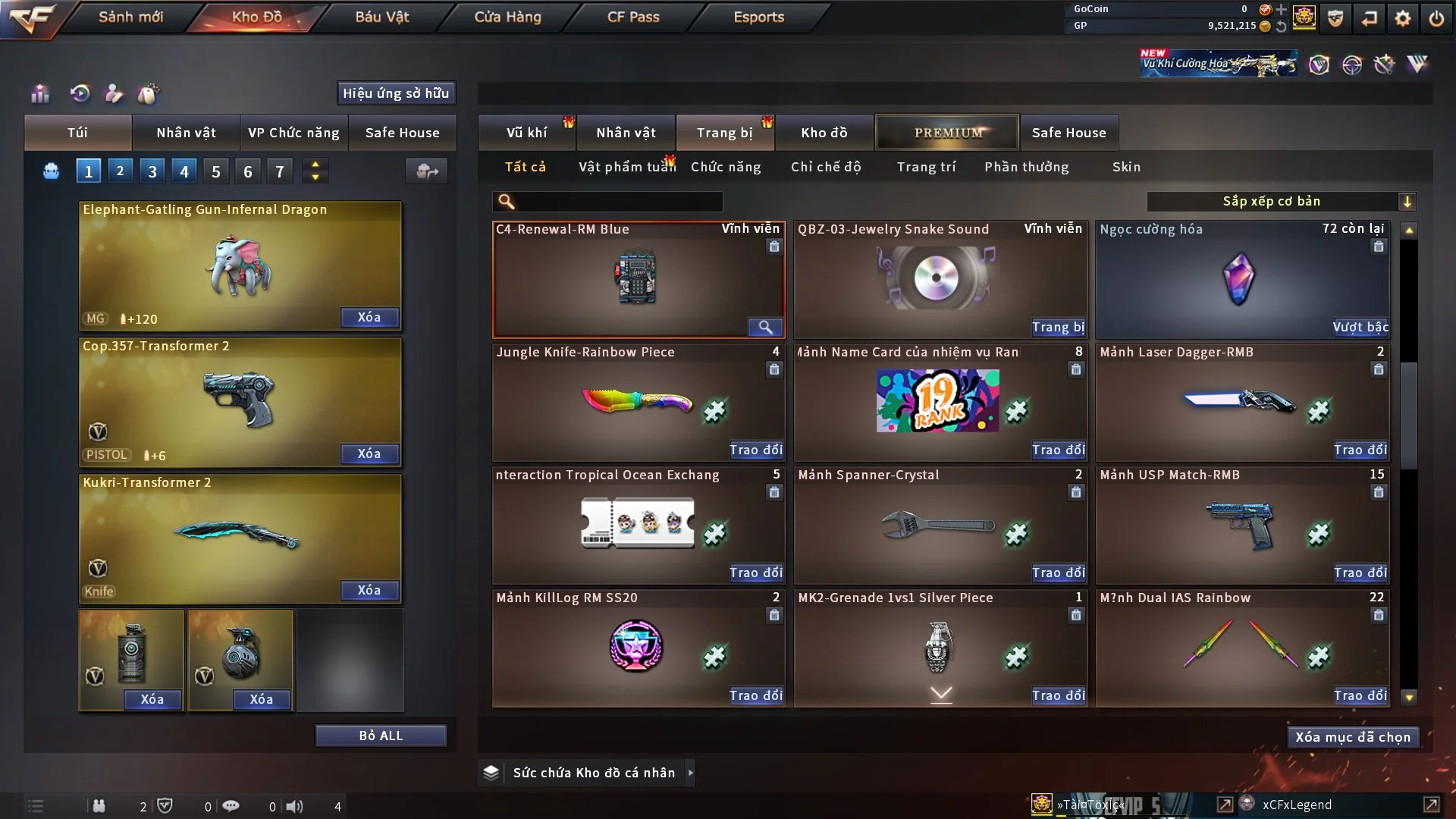The width and height of the screenshot is (1456, 819).
Task: Open Hiệu ứng sở hữu panel
Action: point(396,93)
